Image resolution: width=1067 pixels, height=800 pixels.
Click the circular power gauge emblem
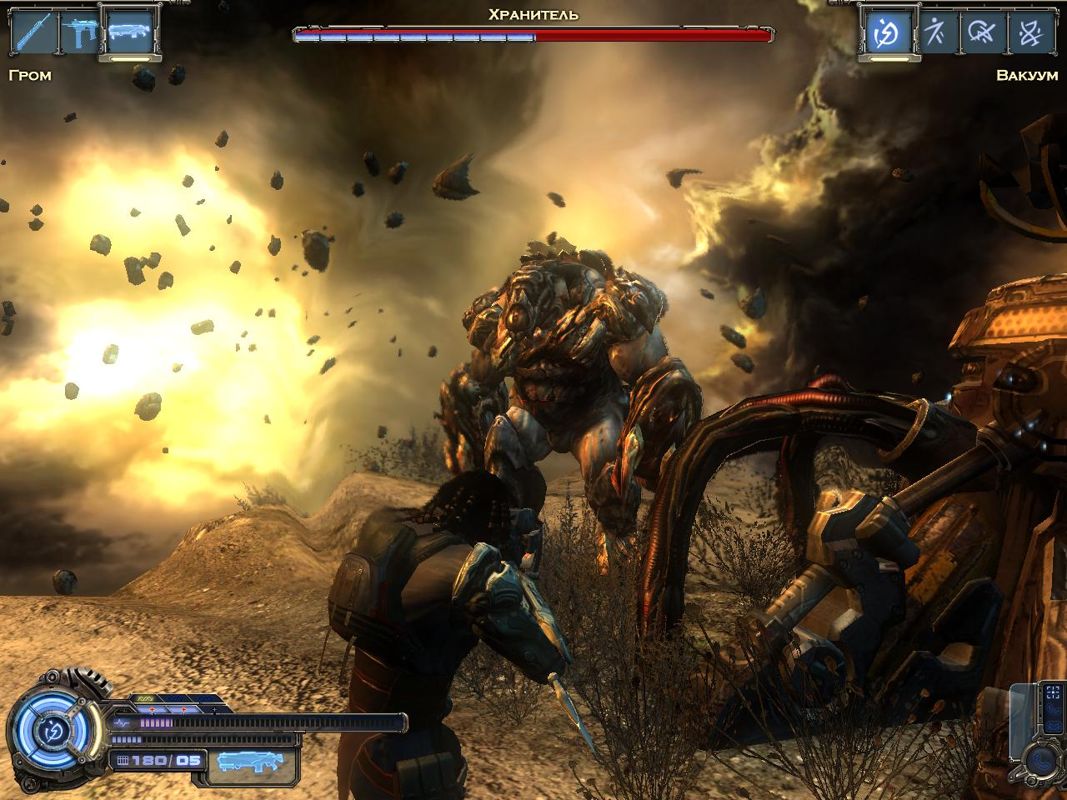click(x=48, y=730)
